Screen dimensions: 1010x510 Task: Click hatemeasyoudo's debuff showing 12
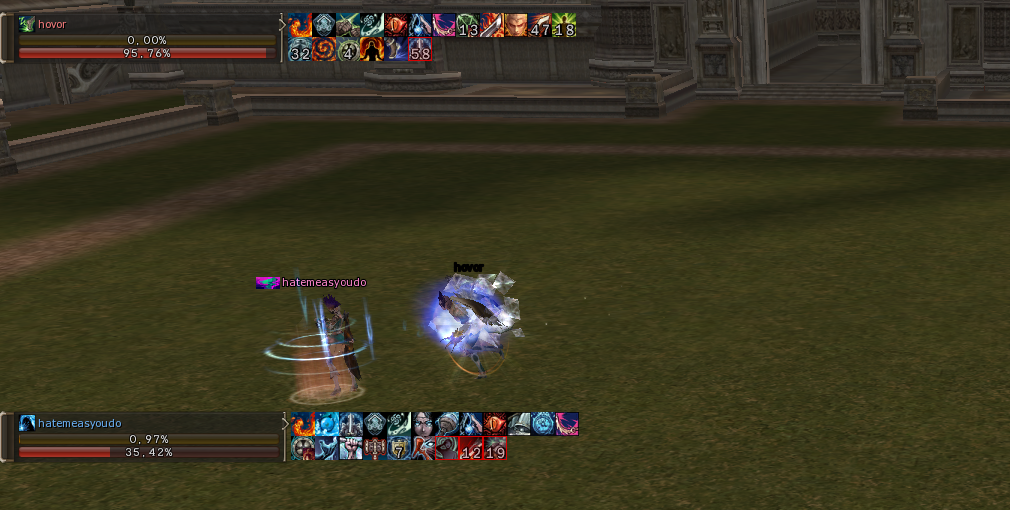[x=470, y=448]
